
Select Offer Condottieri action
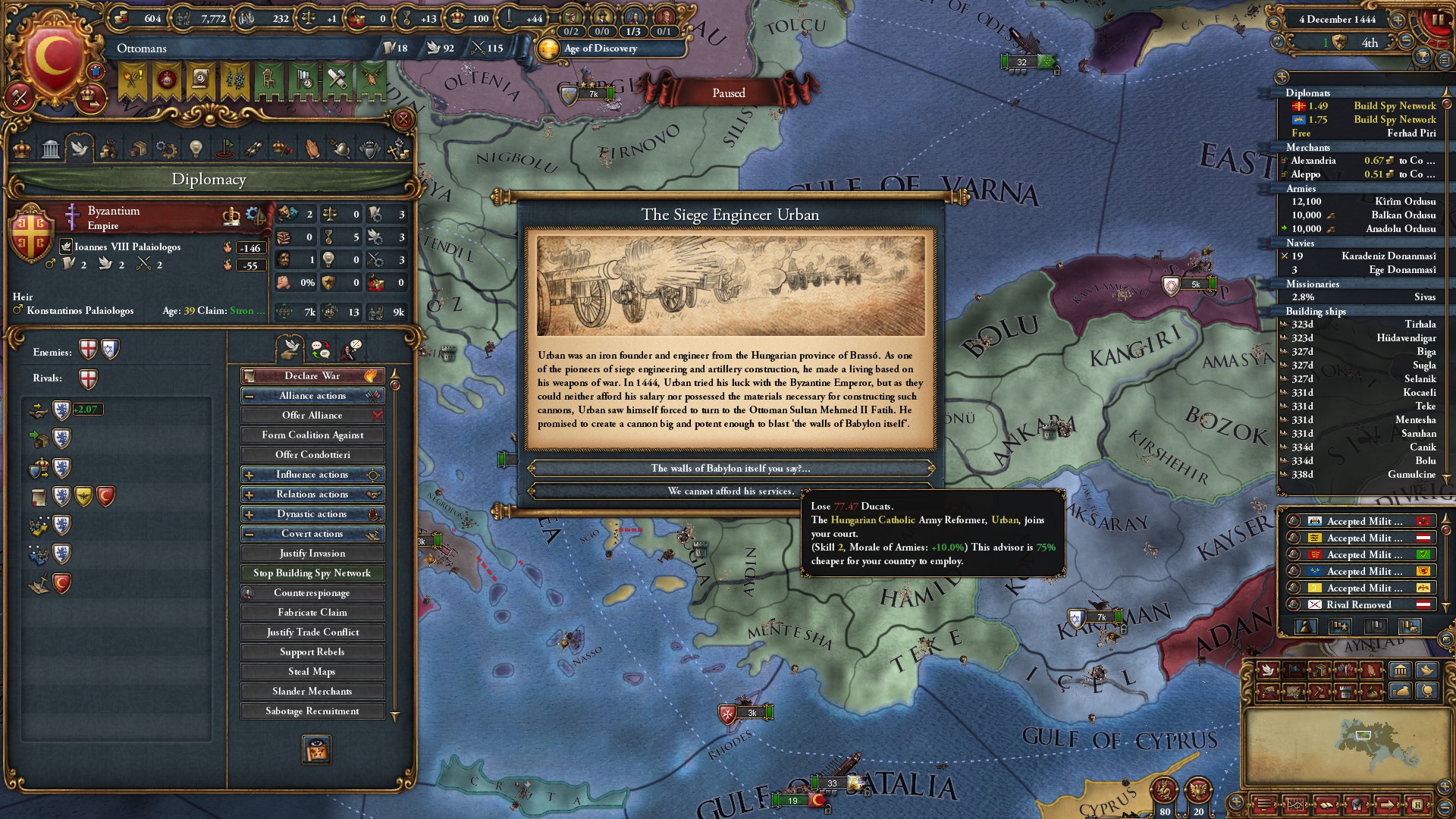tap(312, 454)
